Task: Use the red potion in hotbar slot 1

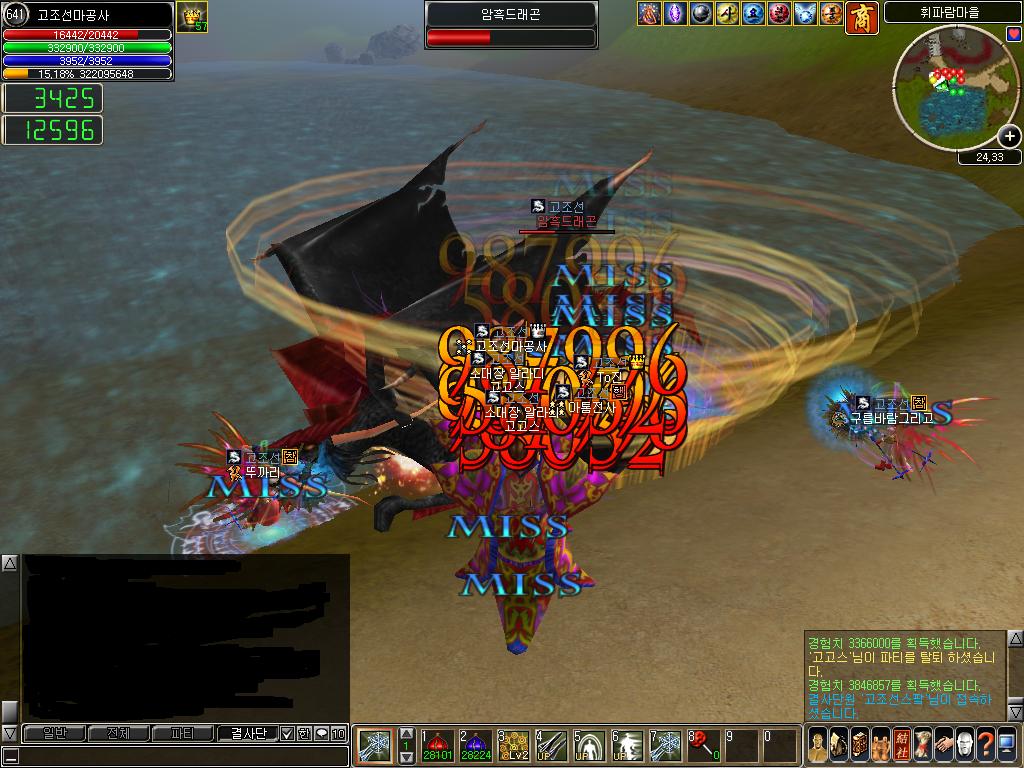Action: point(437,745)
